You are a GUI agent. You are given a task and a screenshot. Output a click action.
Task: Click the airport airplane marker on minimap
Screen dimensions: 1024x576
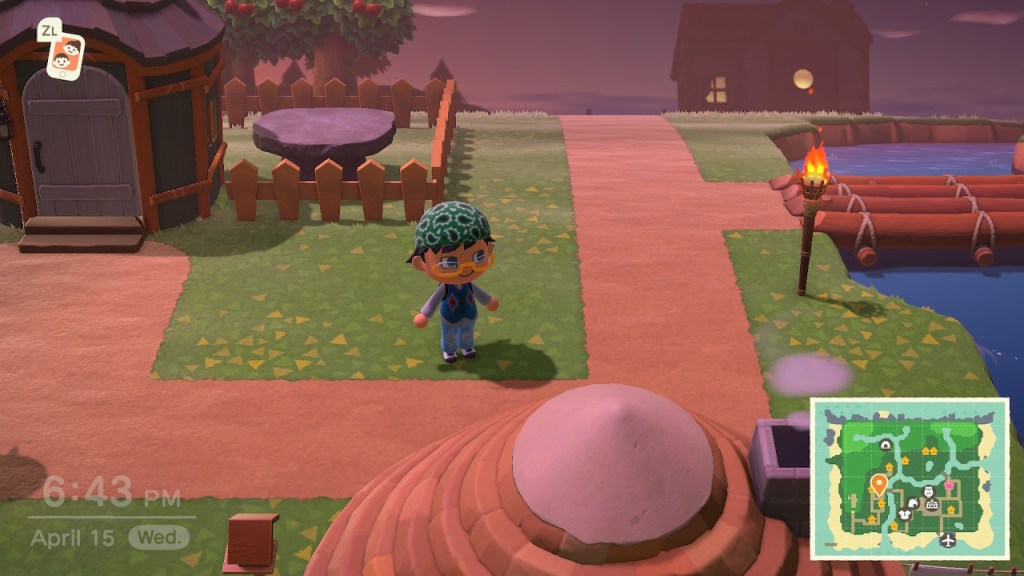click(947, 540)
